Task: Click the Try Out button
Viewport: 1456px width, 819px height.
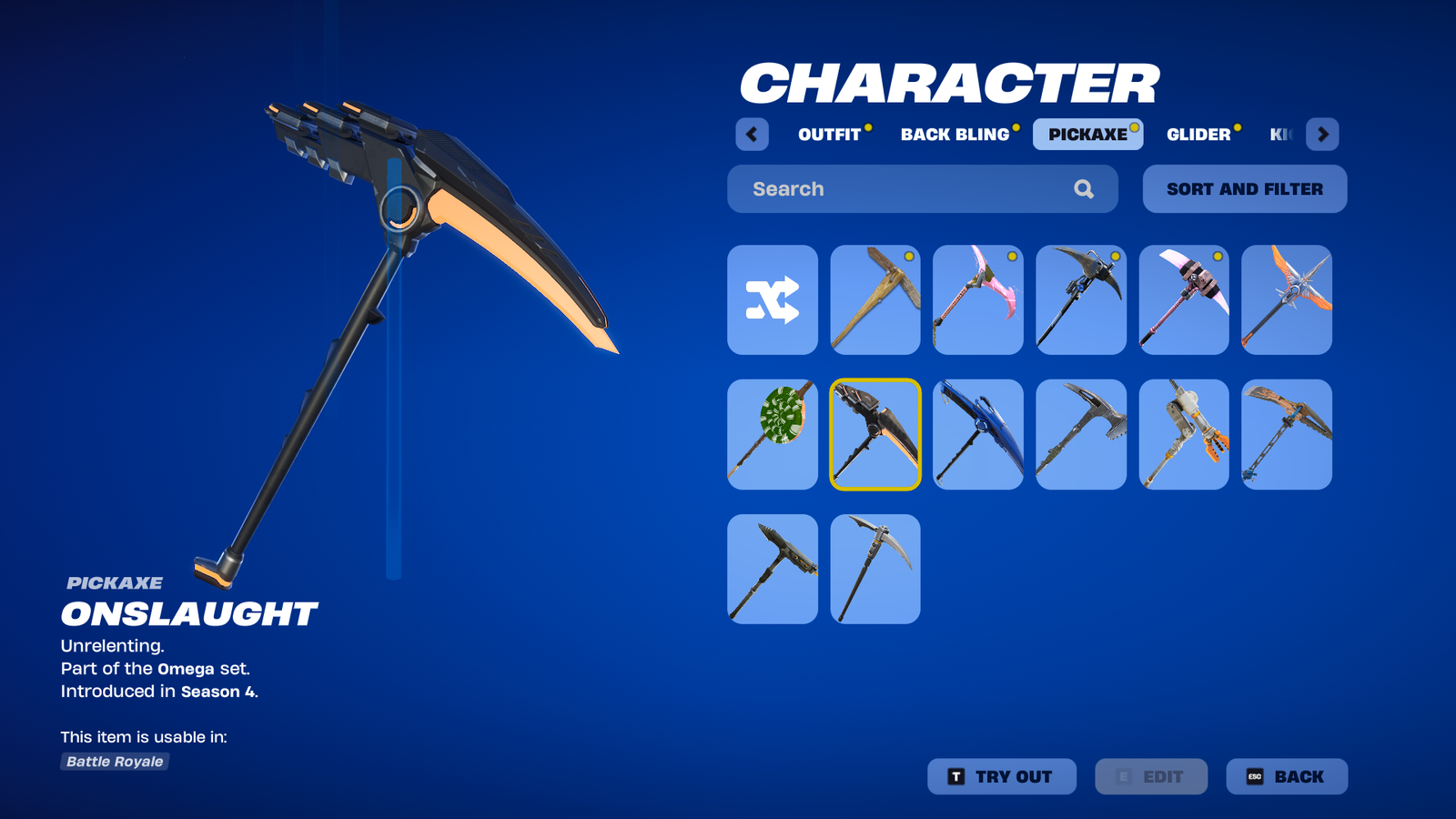Action: pos(1001,777)
